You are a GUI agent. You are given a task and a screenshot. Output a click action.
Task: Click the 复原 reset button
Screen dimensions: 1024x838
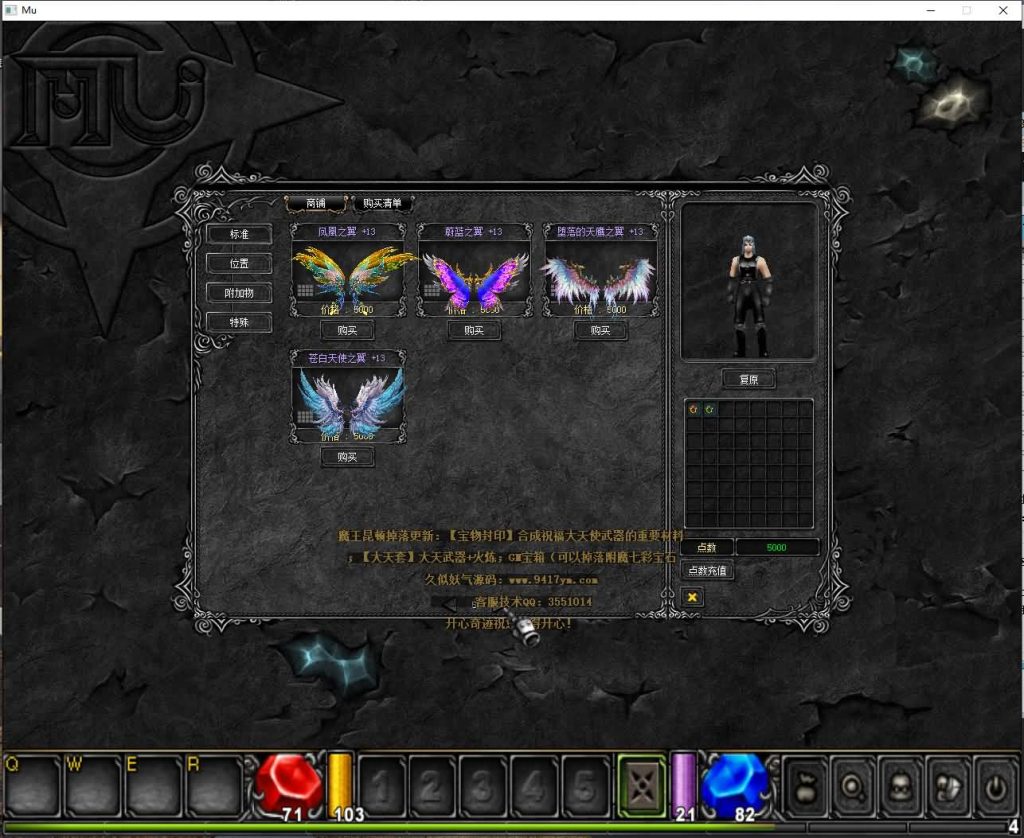pyautogui.click(x=748, y=380)
